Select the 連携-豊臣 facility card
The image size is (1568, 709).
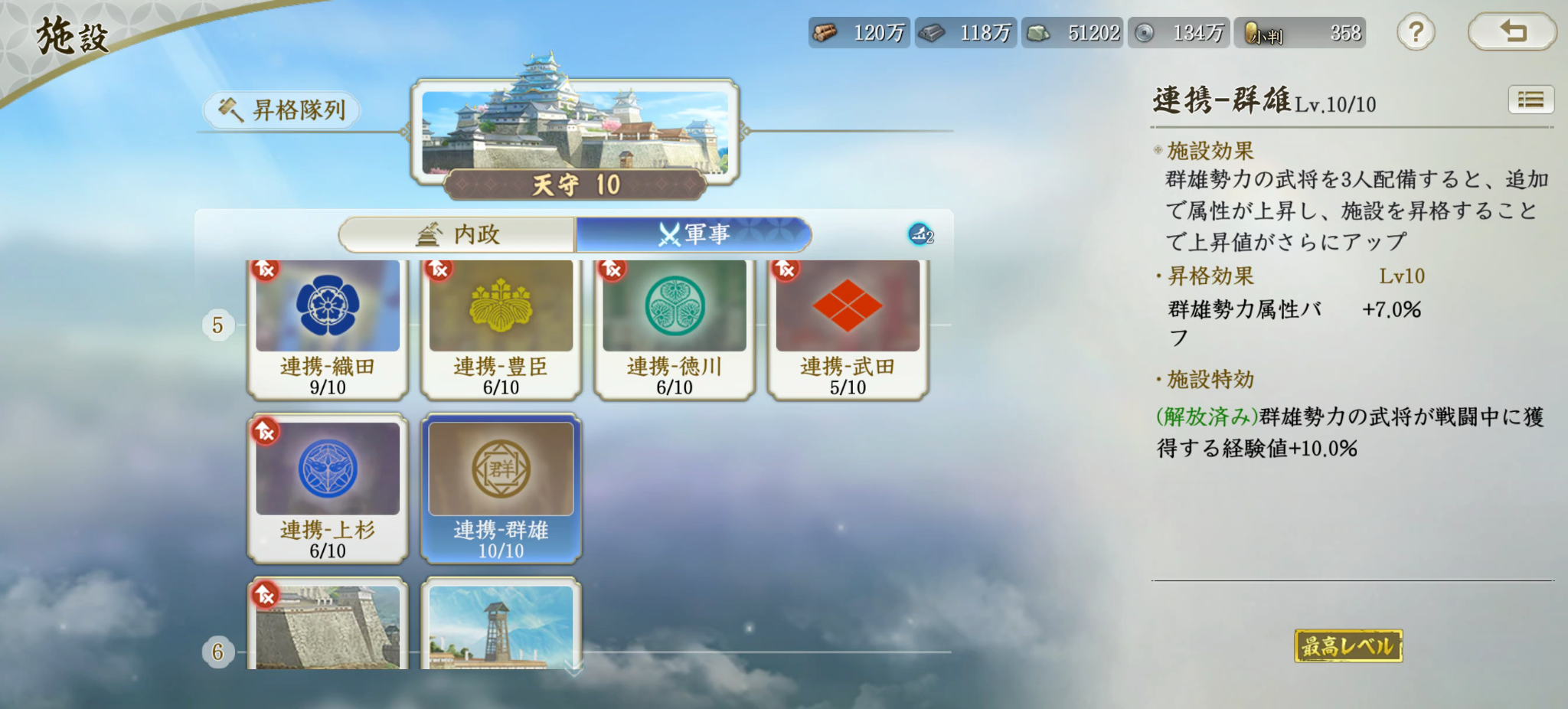click(501, 328)
